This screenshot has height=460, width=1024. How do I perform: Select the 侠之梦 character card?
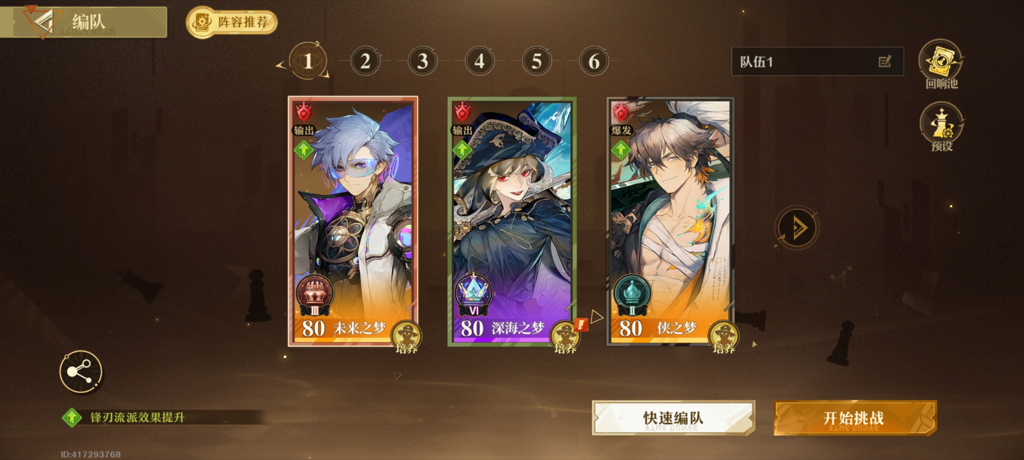click(x=670, y=210)
